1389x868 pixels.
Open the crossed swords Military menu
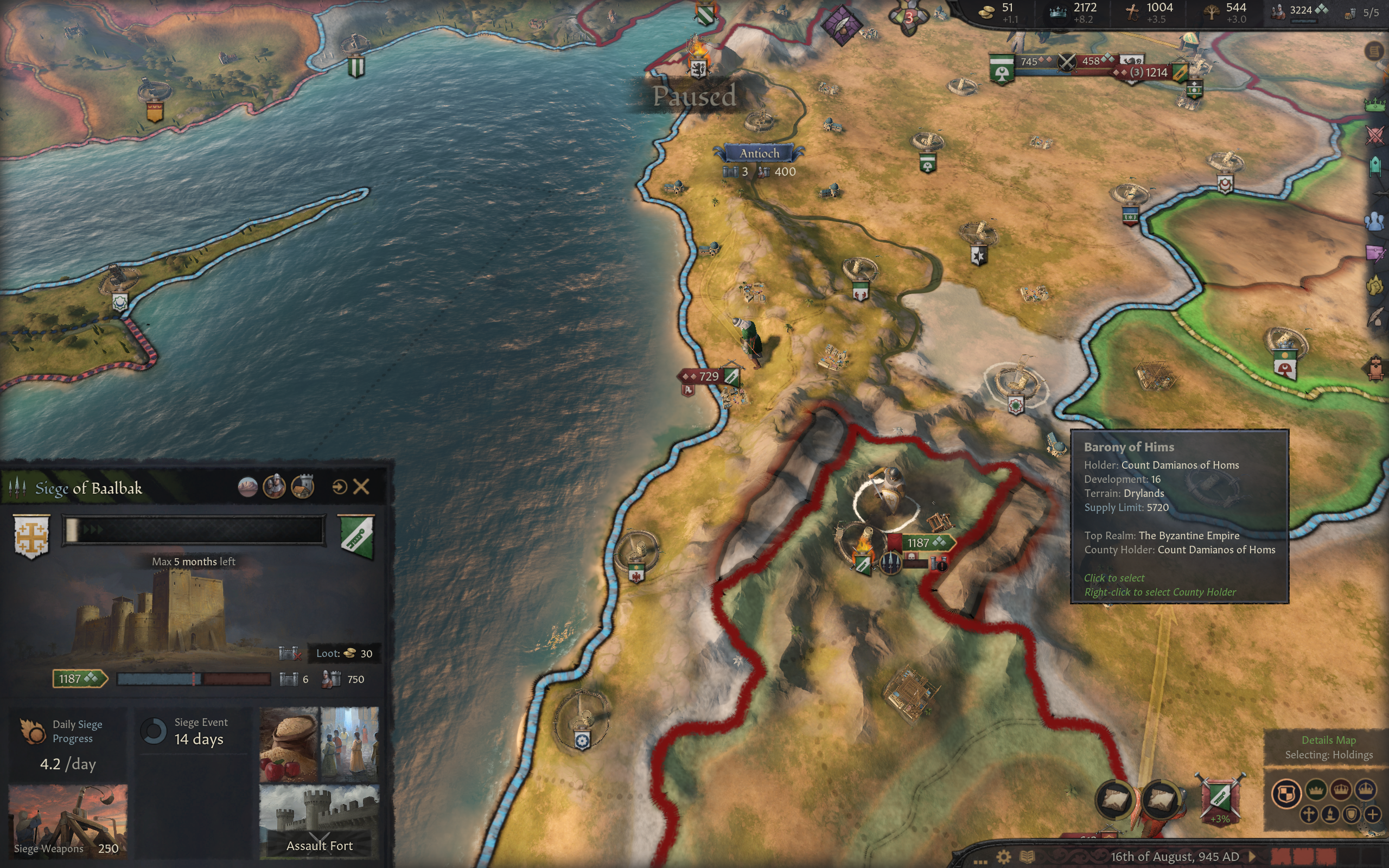tap(1374, 136)
